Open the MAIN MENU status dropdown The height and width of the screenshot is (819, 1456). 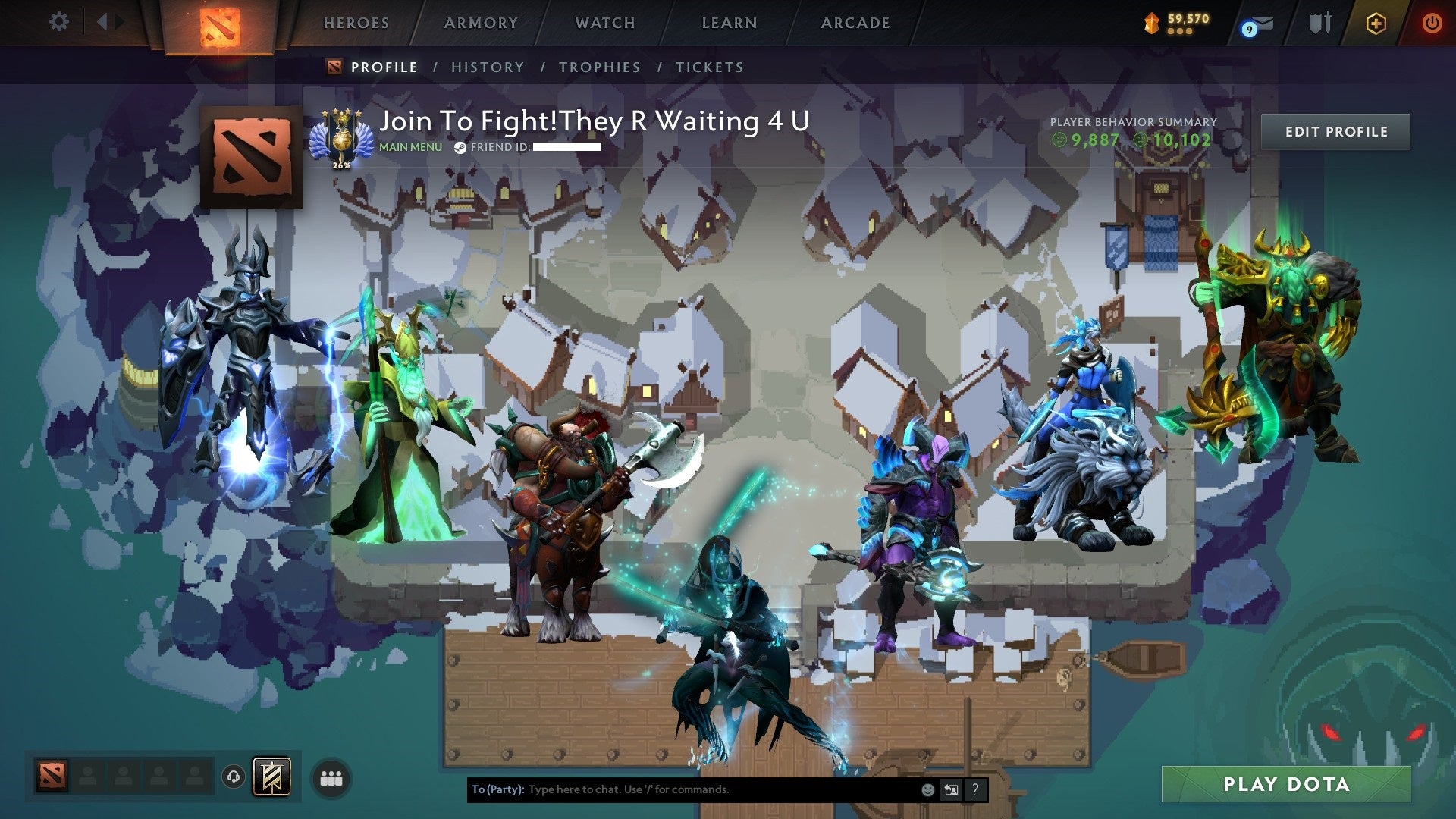pos(409,148)
